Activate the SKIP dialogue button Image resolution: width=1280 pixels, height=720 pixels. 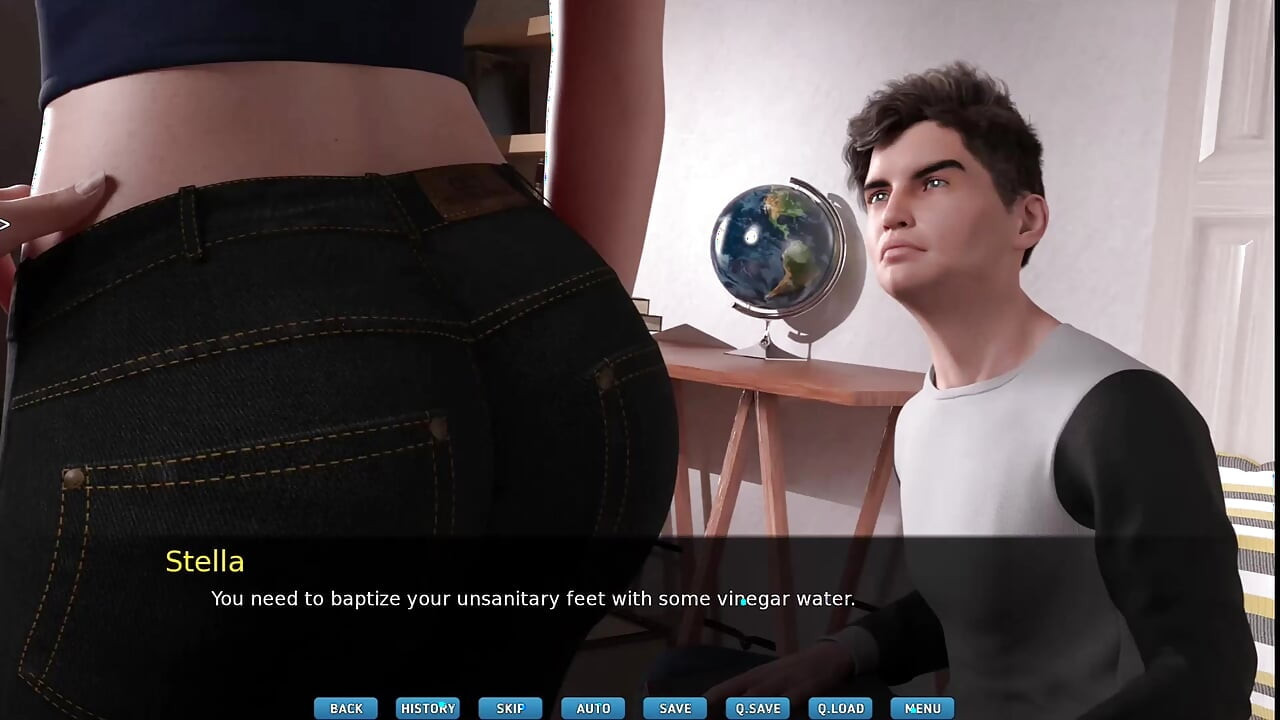(x=510, y=708)
